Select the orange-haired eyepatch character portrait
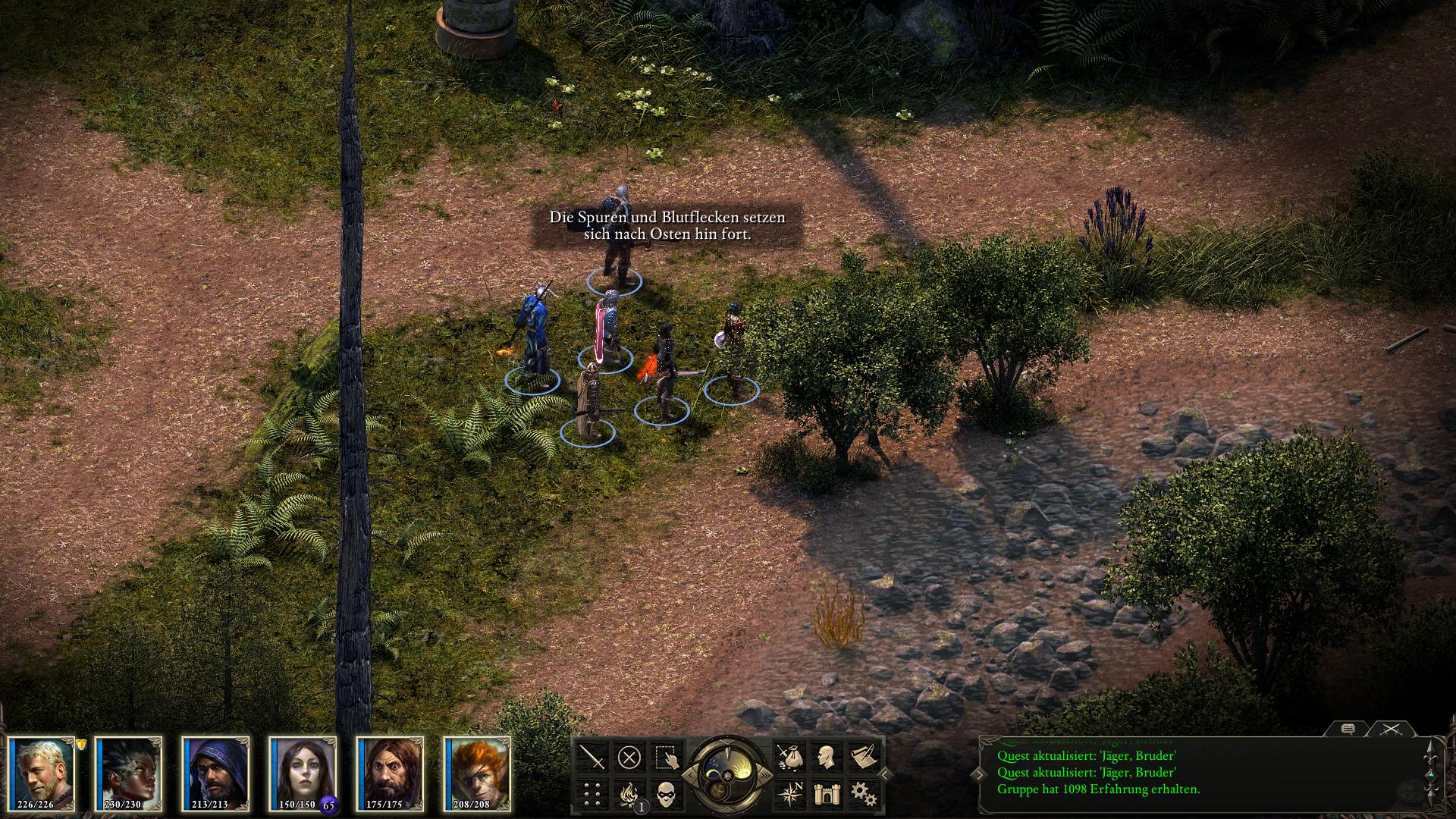The height and width of the screenshot is (819, 1456). click(x=478, y=772)
